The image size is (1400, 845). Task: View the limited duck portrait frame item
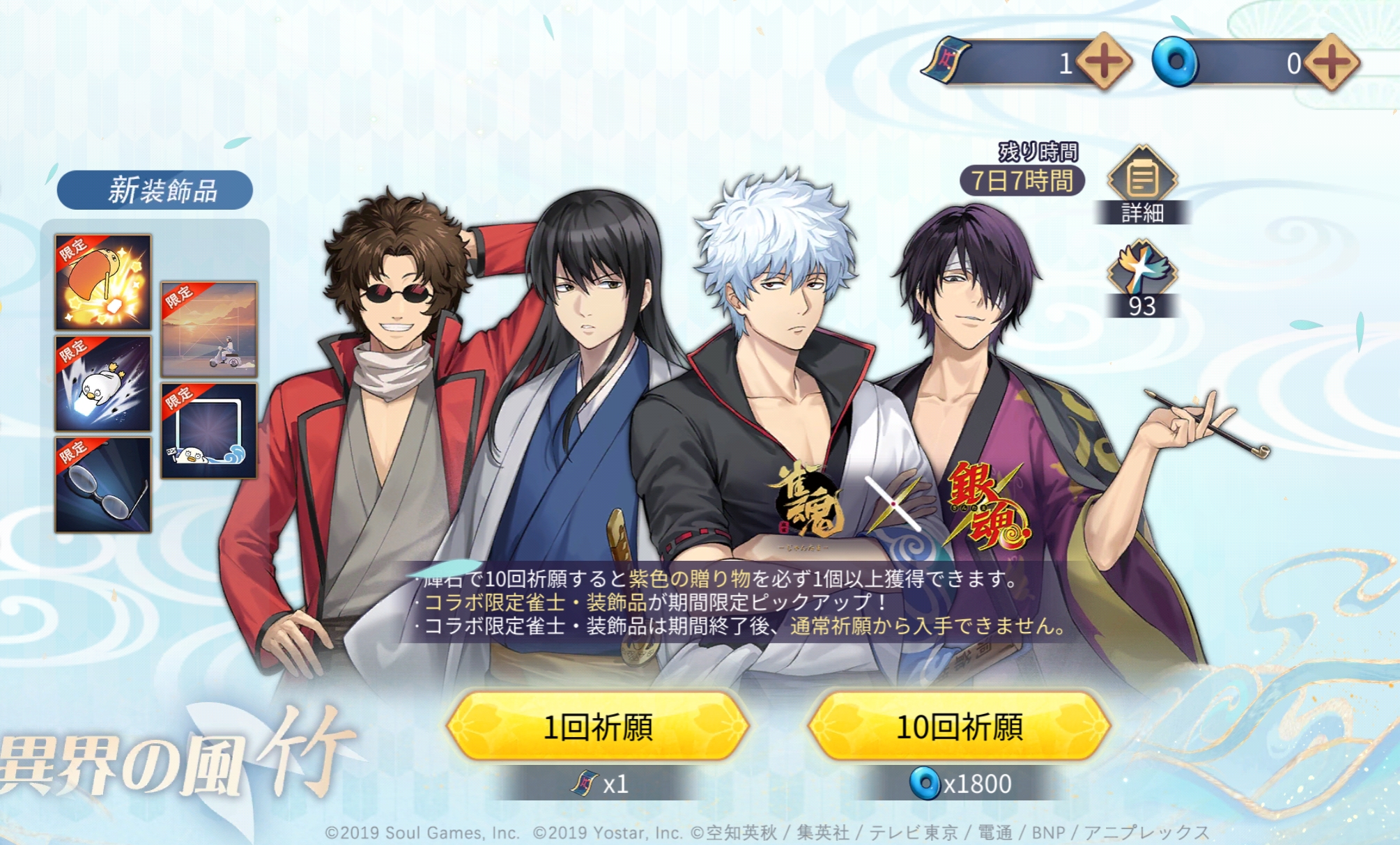tap(209, 431)
